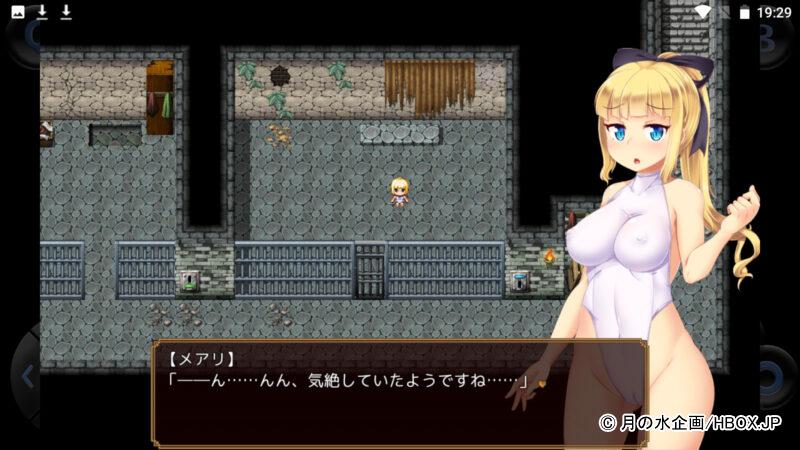Tap the round virtual button beside the copyright text
The width and height of the screenshot is (800, 450).
[774, 377]
